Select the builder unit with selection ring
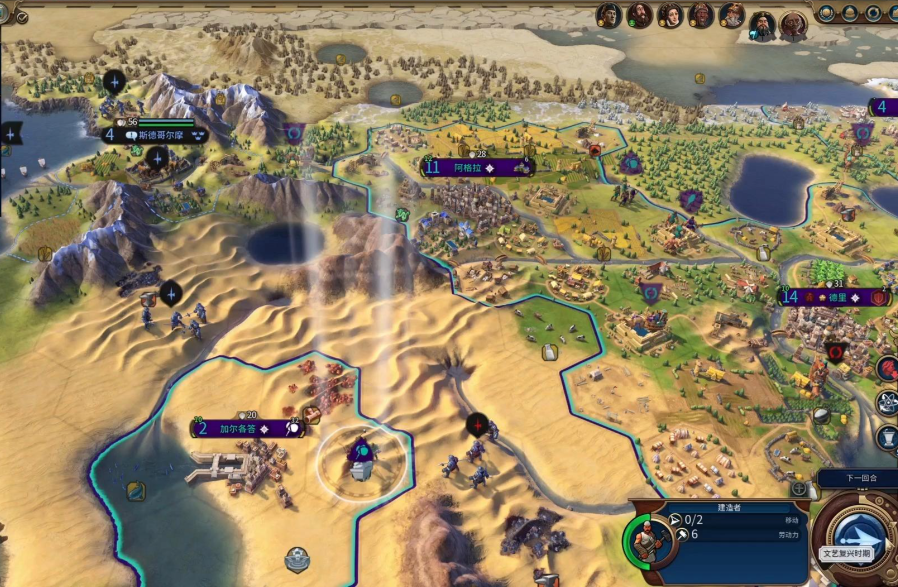This screenshot has width=898, height=587. click(x=361, y=458)
